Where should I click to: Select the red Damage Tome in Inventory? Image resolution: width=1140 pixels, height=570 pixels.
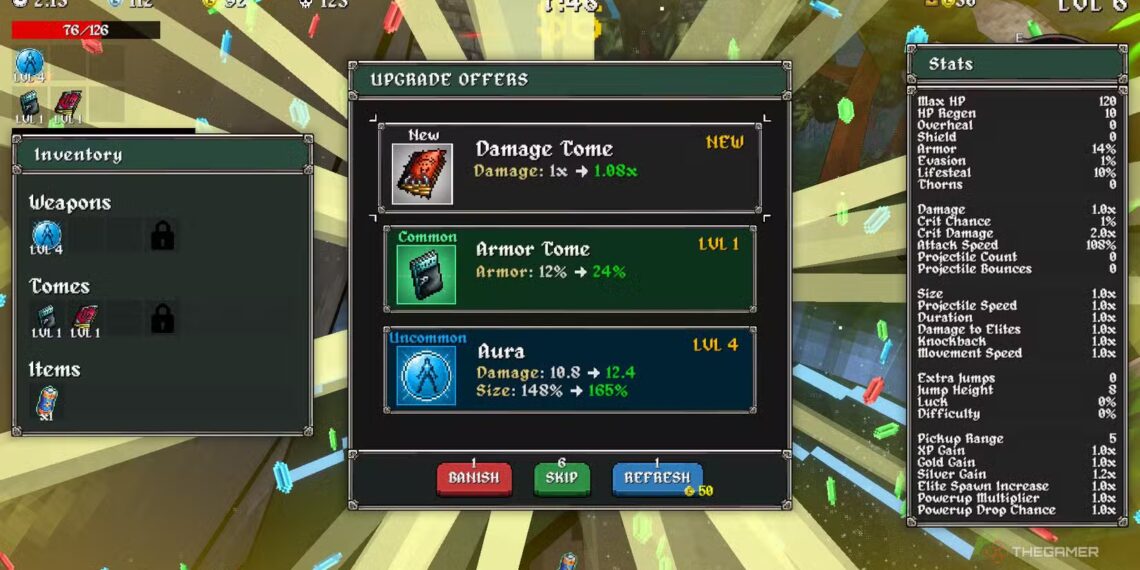[x=84, y=319]
